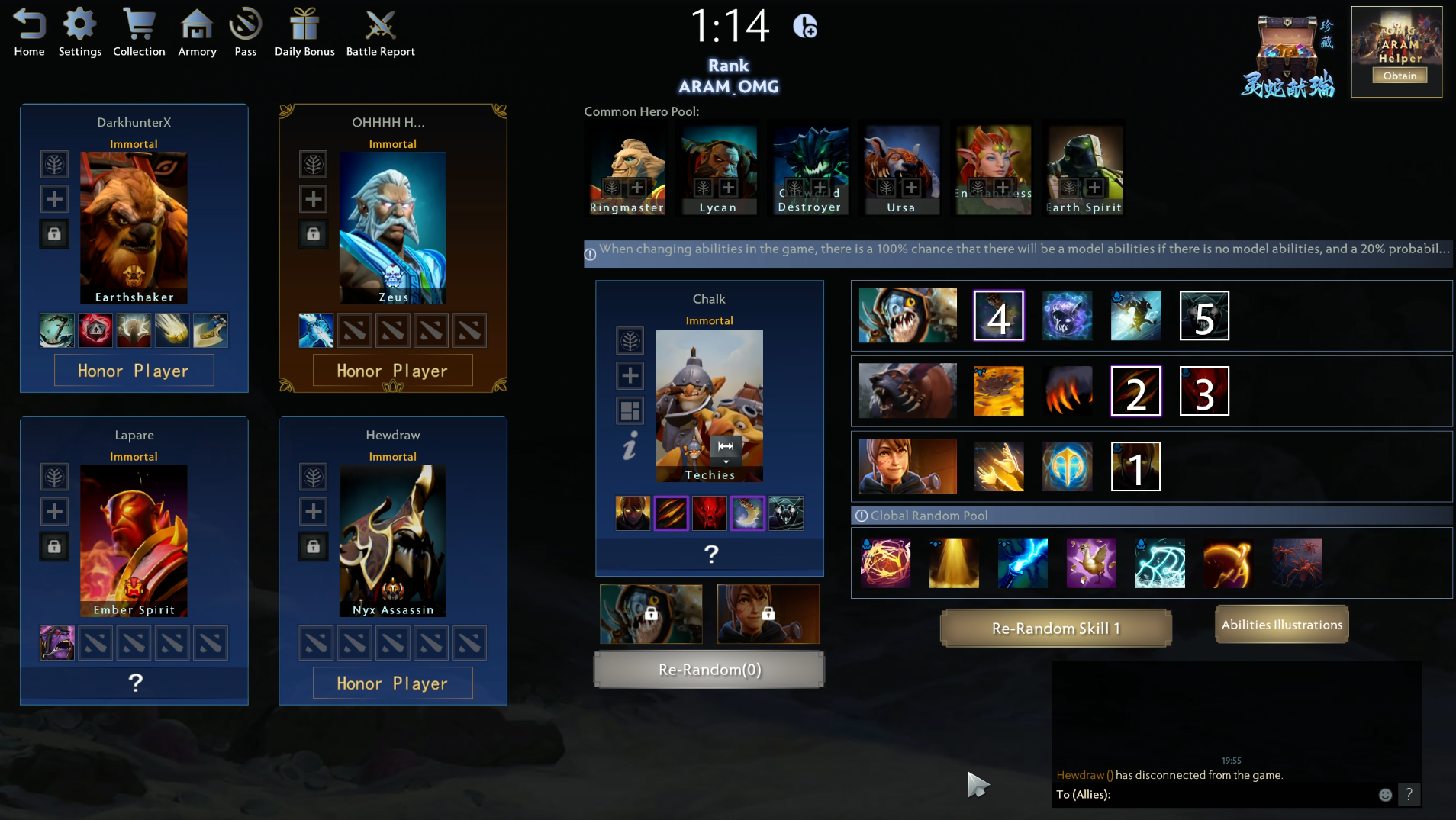1456x820 pixels.
Task: Click the allies chat input box
Action: [1236, 795]
